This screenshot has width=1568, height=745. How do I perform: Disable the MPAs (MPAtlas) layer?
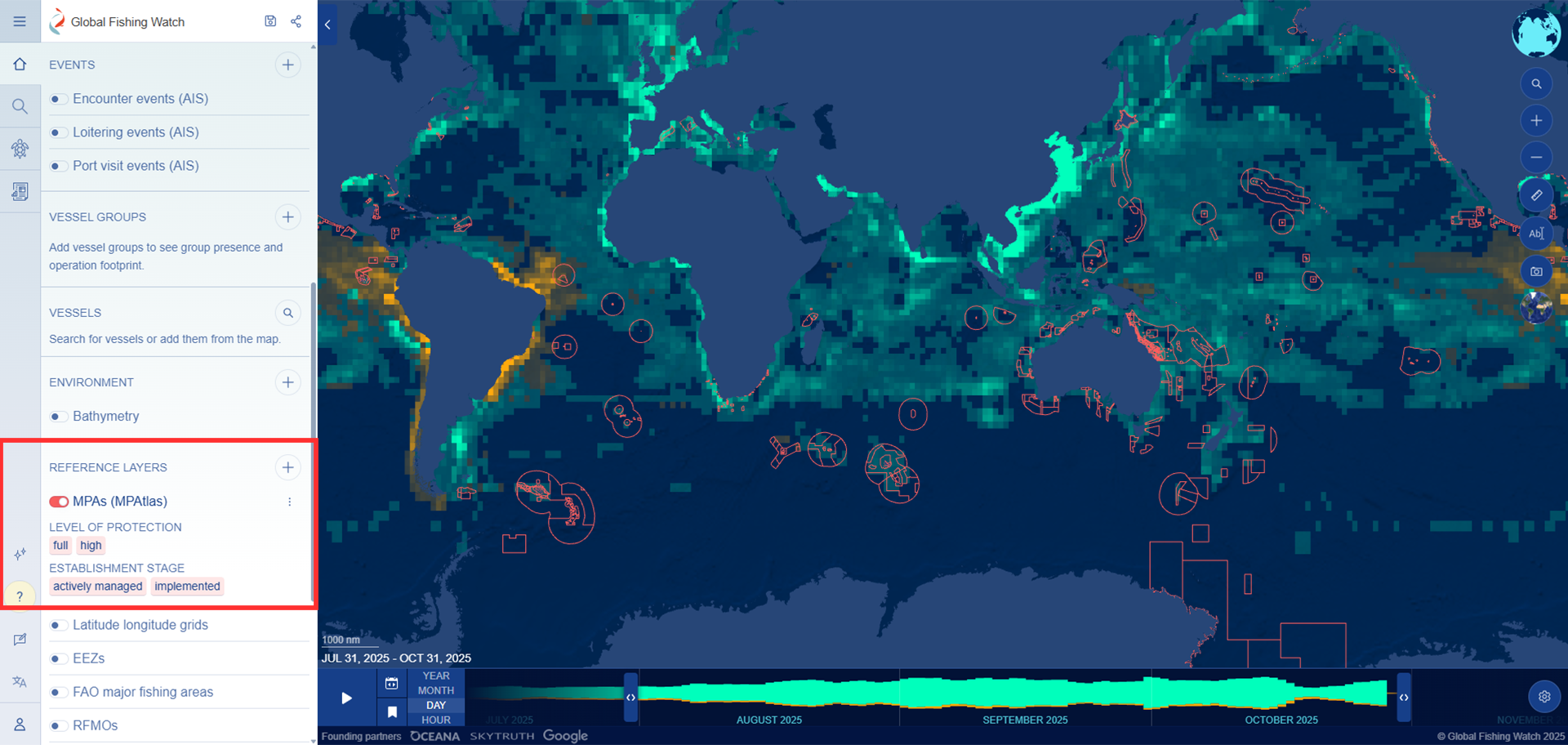point(58,502)
